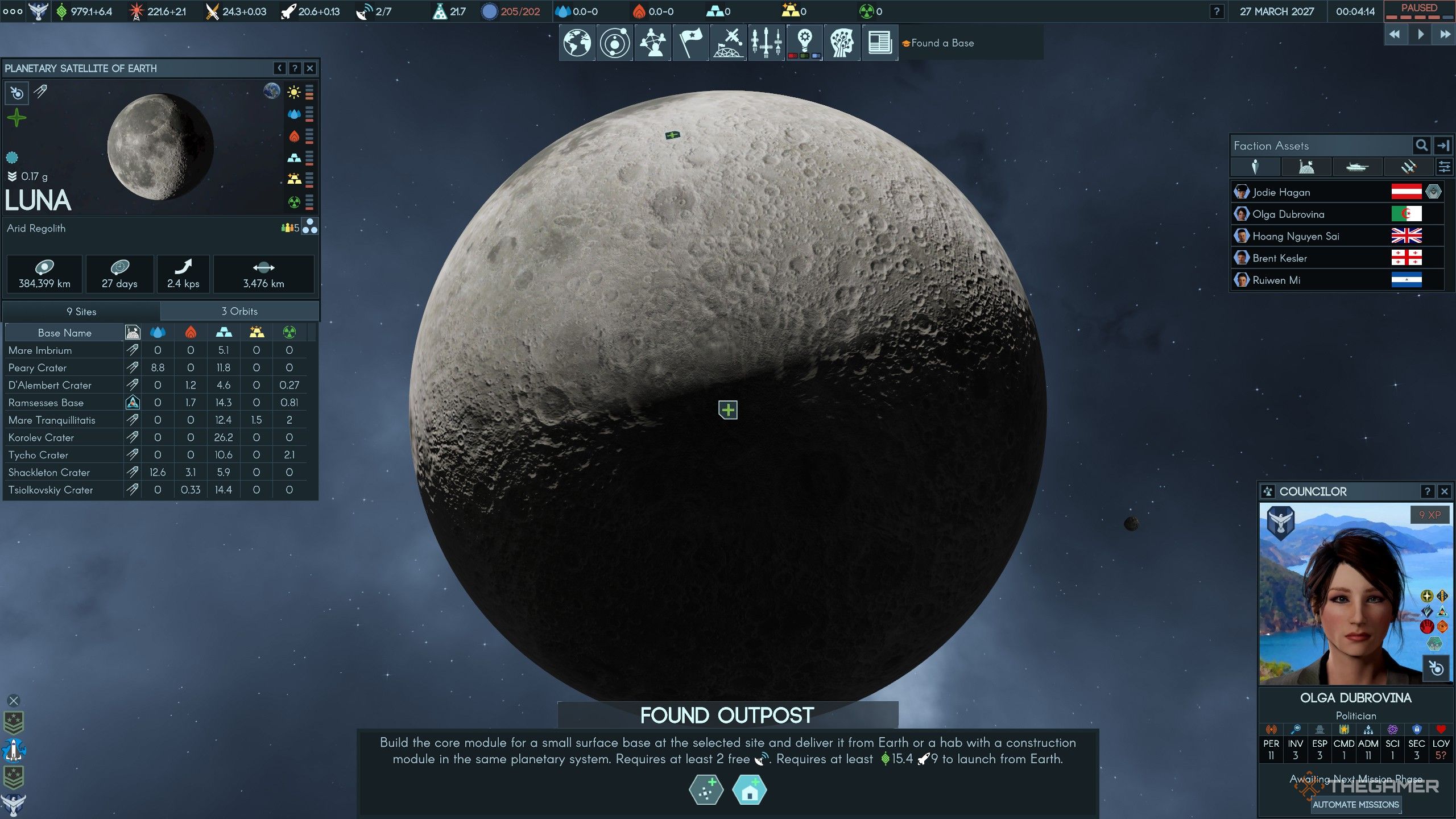Click the green plus site marker
1456x819 pixels.
(x=728, y=409)
